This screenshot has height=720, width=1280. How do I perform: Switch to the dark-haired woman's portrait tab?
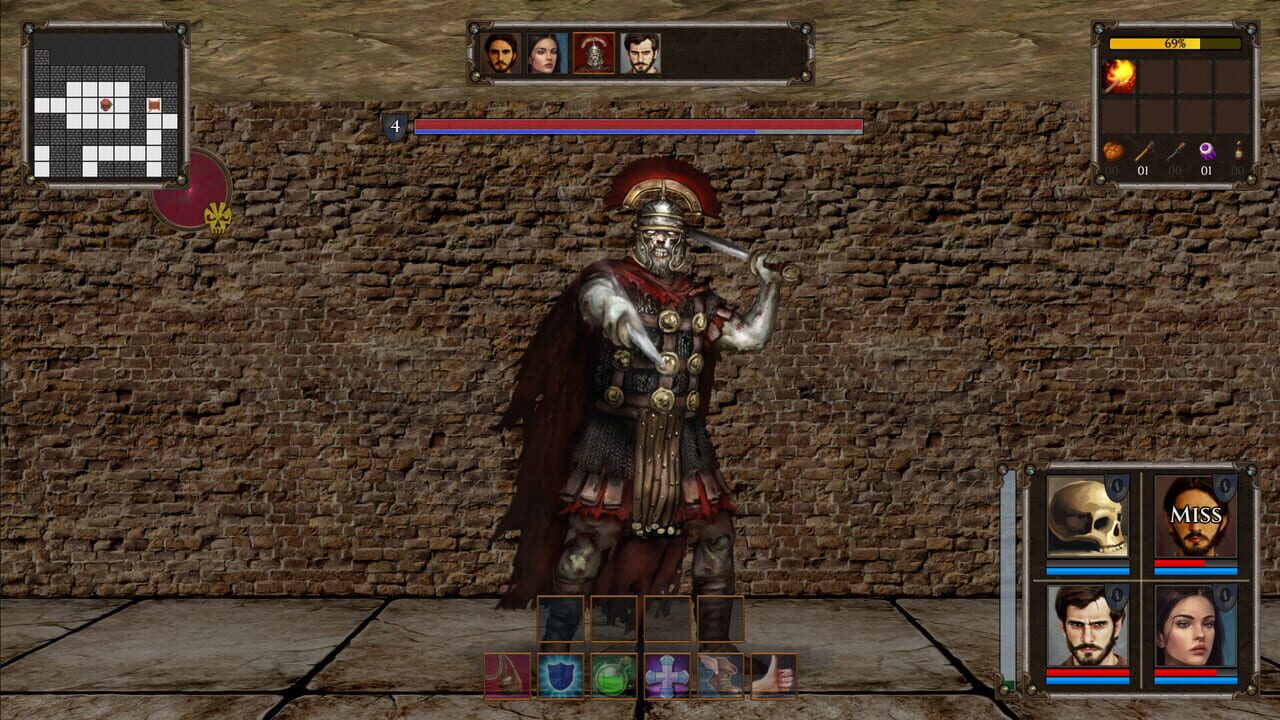coord(545,55)
